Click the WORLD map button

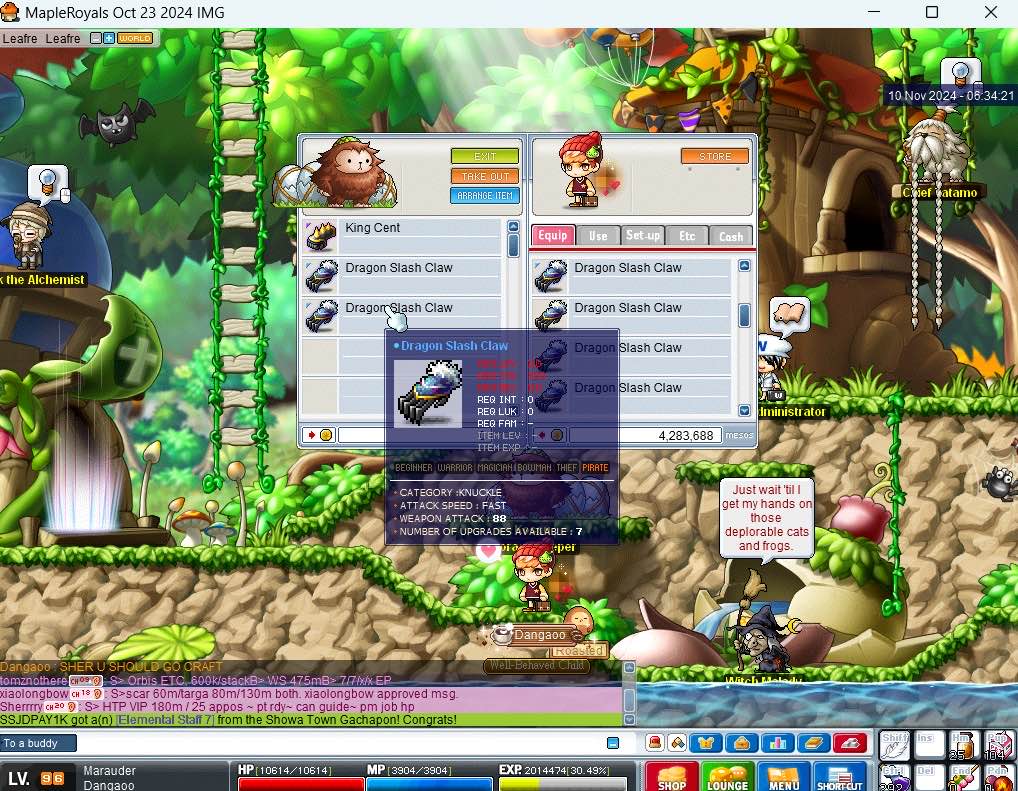tap(135, 38)
